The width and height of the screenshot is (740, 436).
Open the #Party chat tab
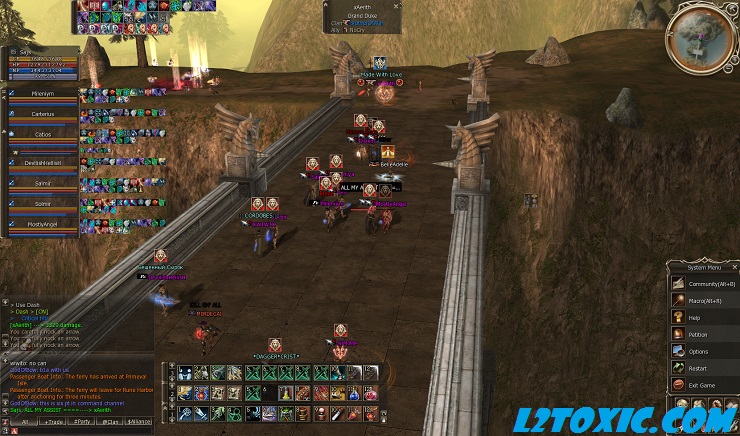pyautogui.click(x=81, y=423)
